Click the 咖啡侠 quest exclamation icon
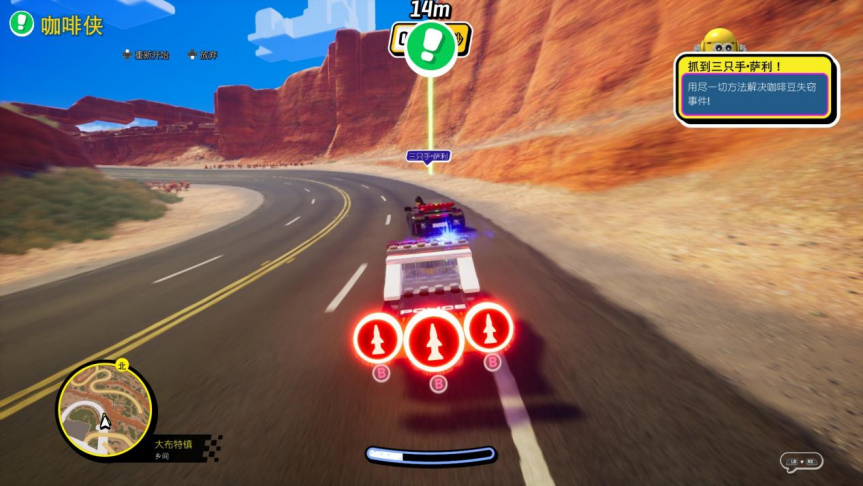This screenshot has width=863, height=486. click(x=22, y=24)
